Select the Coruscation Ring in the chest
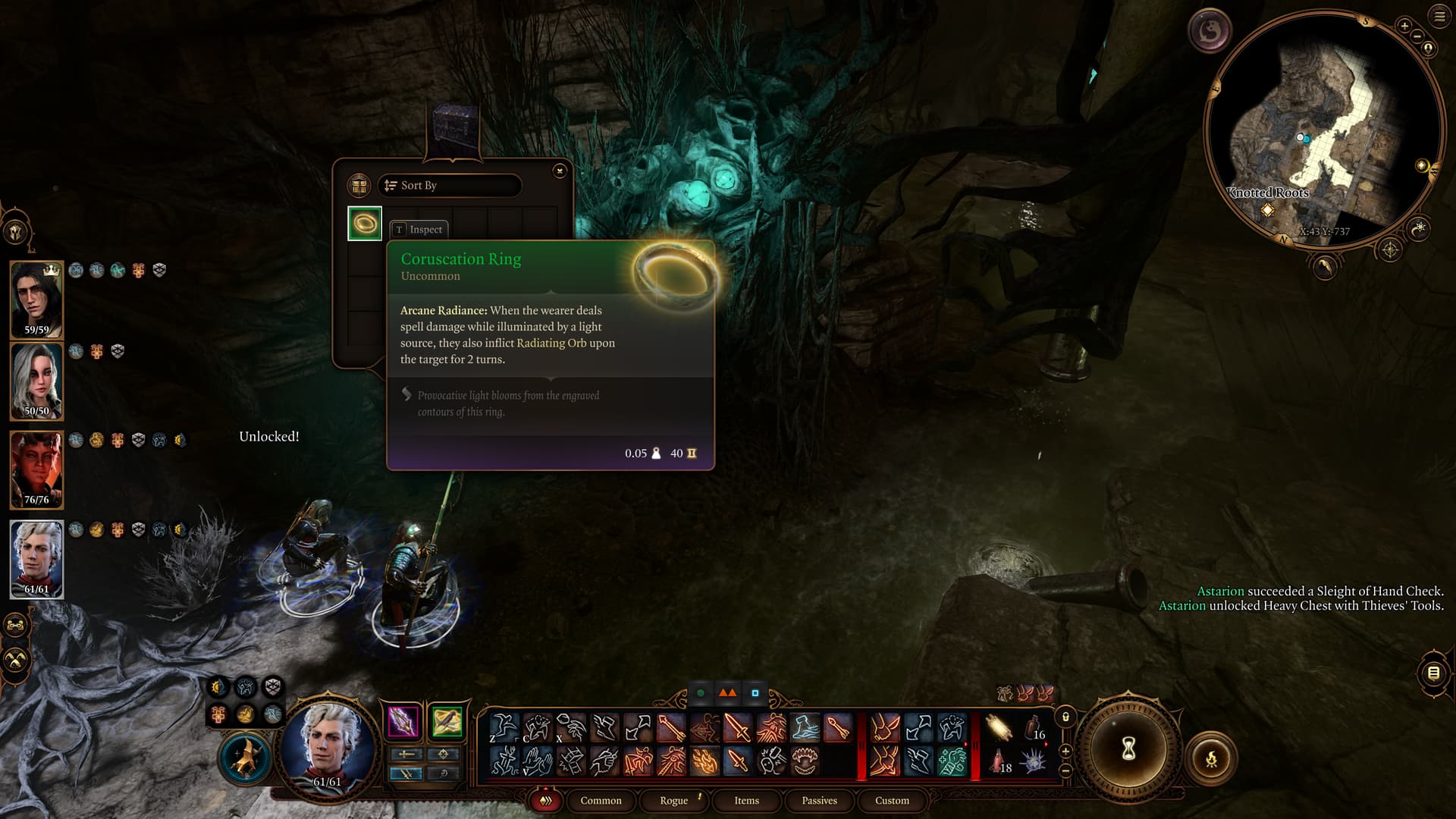1456x819 pixels. pyautogui.click(x=365, y=224)
